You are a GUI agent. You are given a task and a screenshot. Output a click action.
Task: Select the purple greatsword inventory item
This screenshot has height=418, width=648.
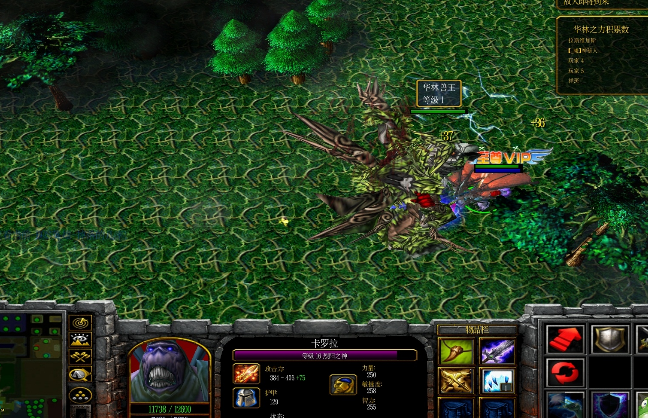pos(497,352)
